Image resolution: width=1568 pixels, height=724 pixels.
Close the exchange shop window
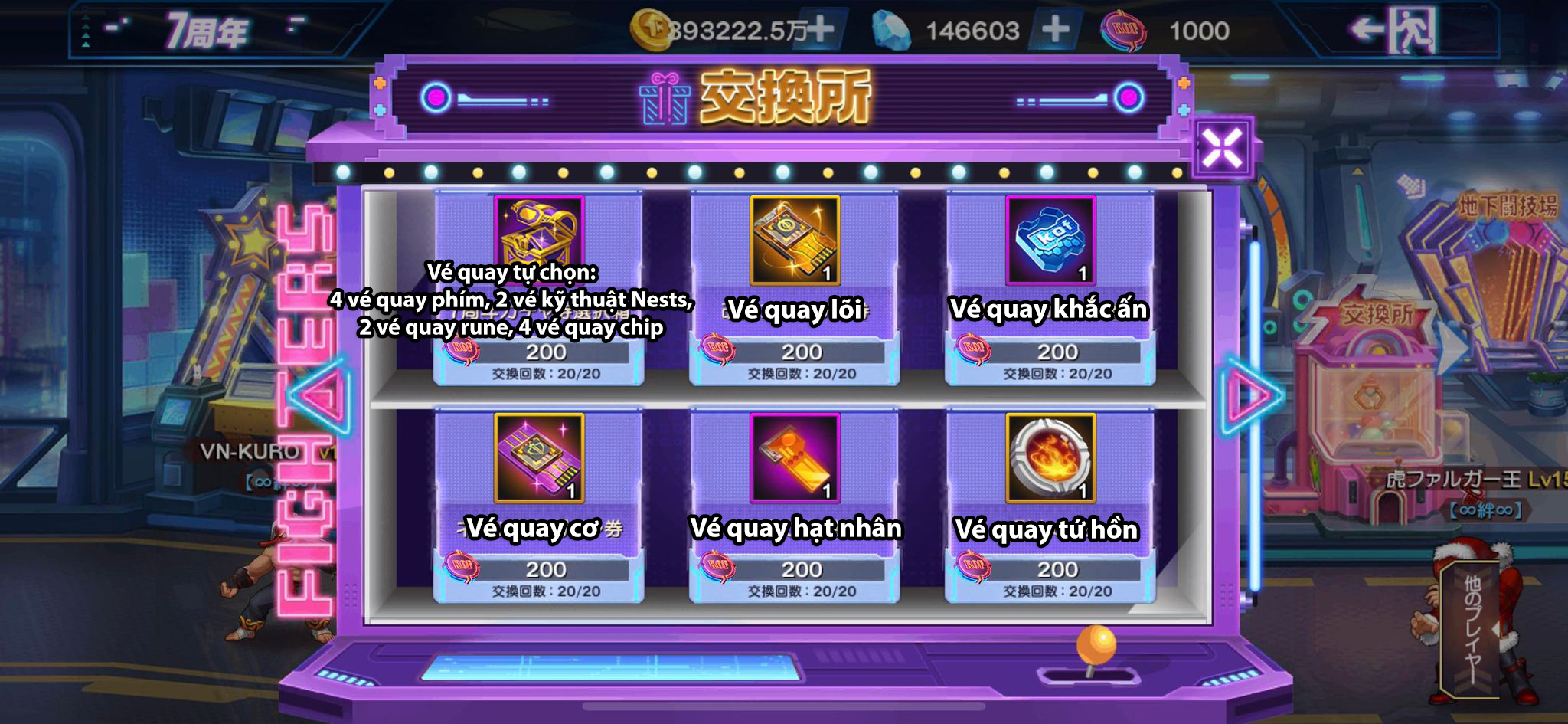1222,147
